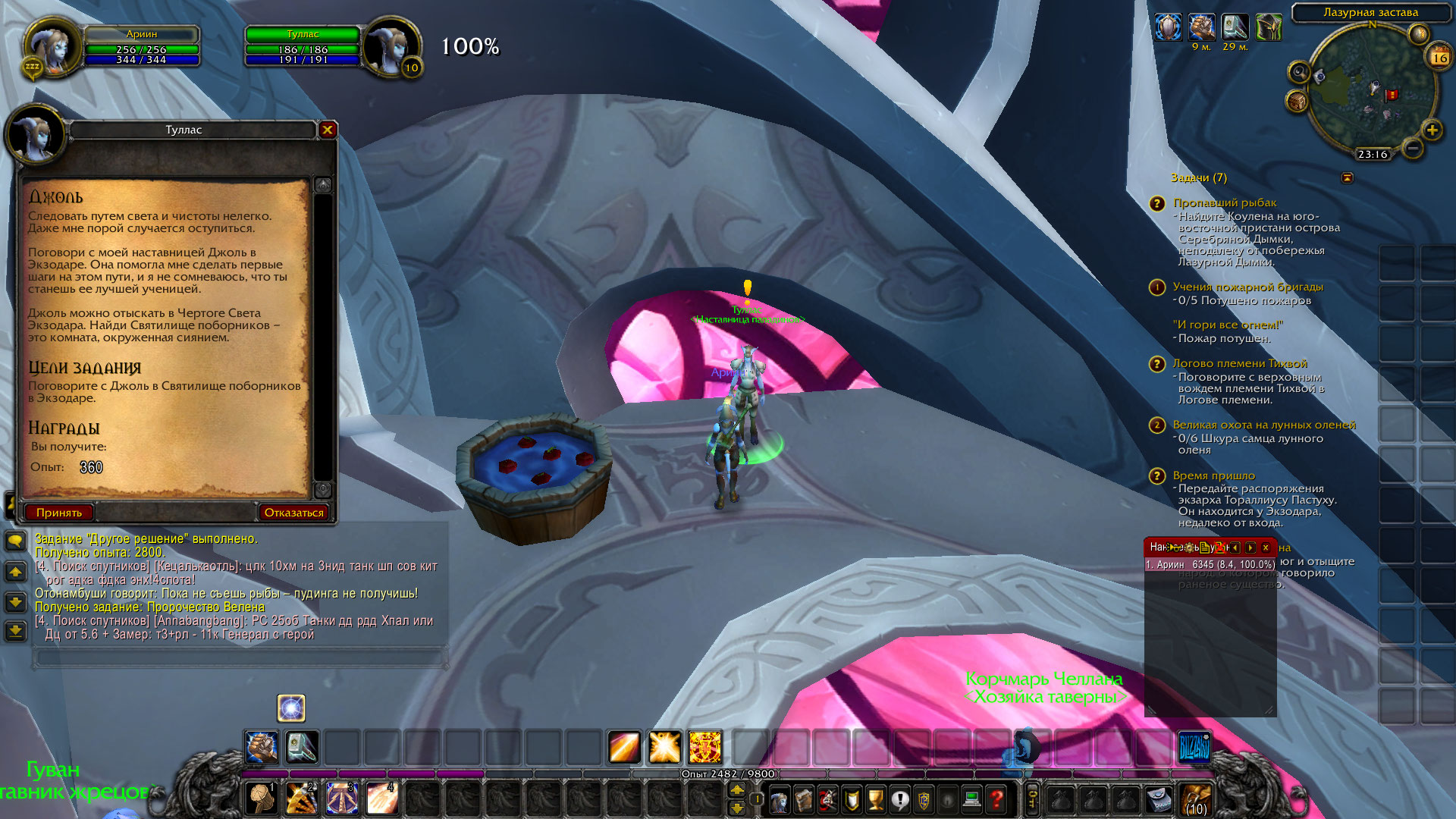This screenshot has width=1456, height=819.
Task: Click the minimap tracking magnifier button
Action: [1299, 73]
